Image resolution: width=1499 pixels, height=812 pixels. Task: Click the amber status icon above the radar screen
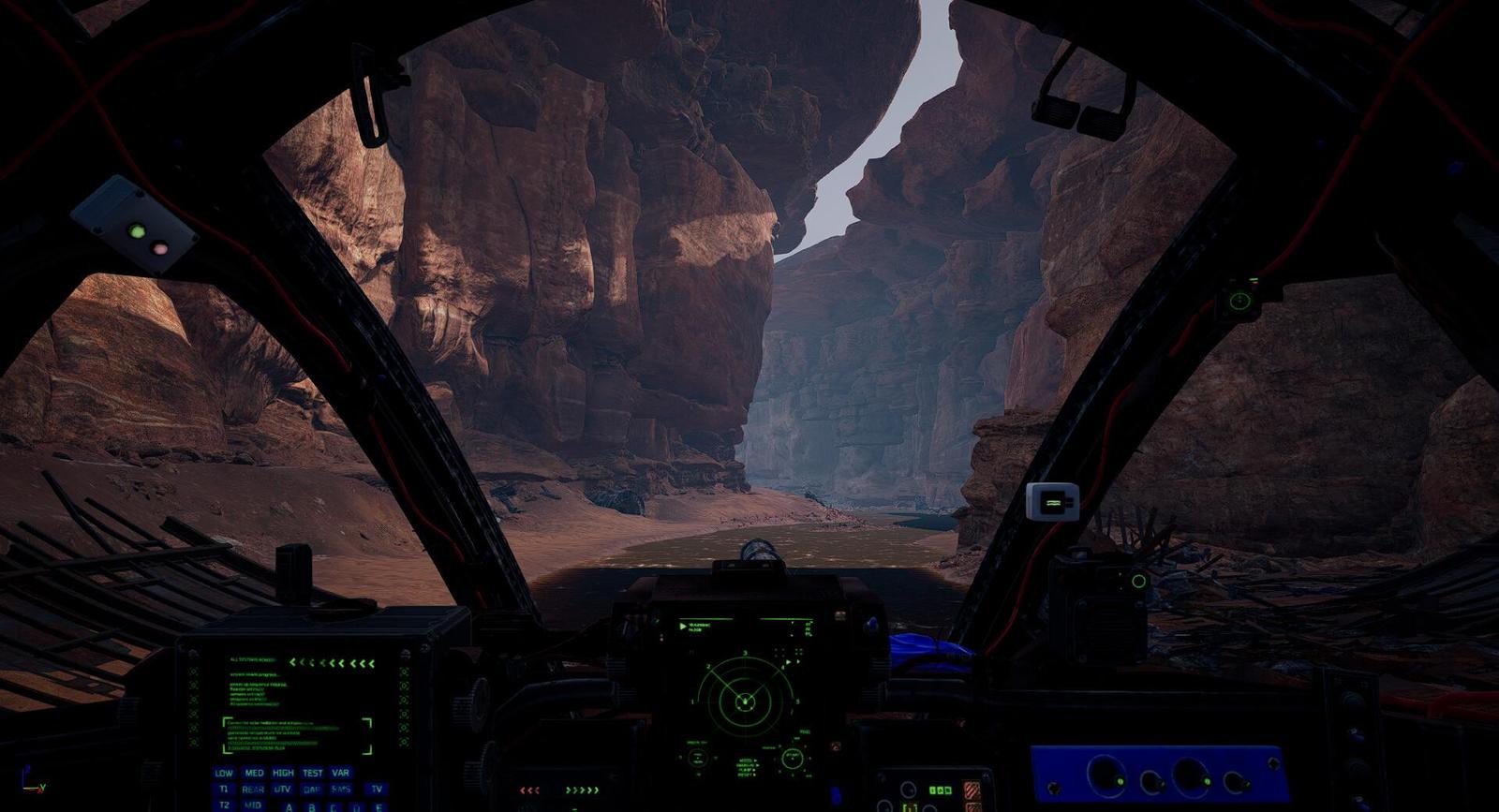tap(839, 613)
